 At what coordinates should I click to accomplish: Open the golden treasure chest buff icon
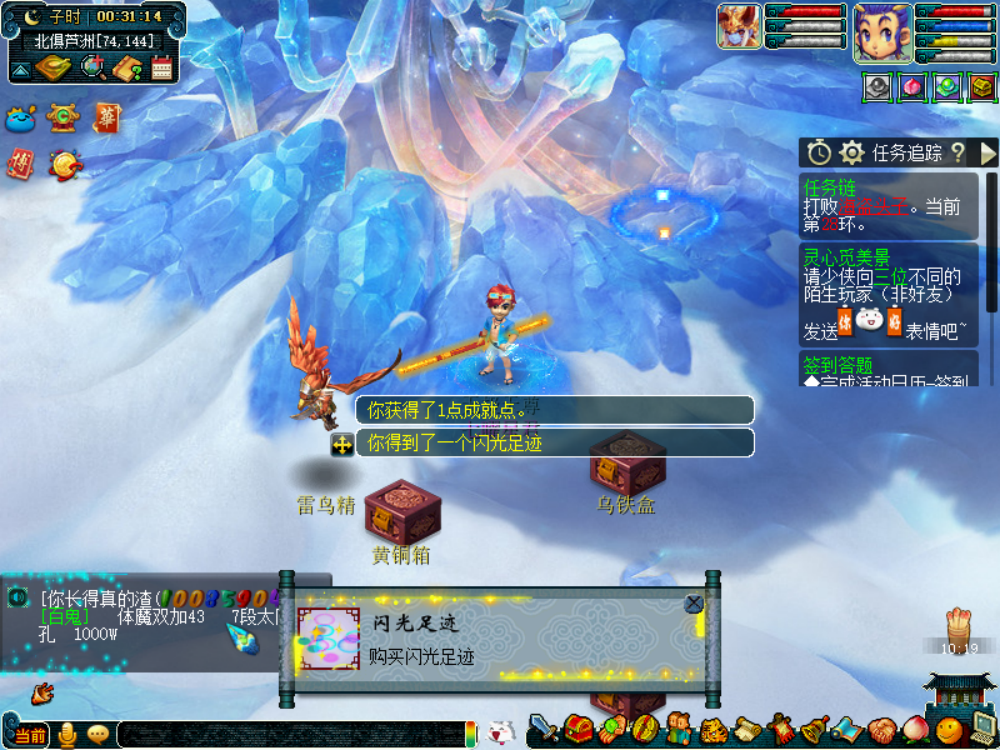[x=982, y=88]
